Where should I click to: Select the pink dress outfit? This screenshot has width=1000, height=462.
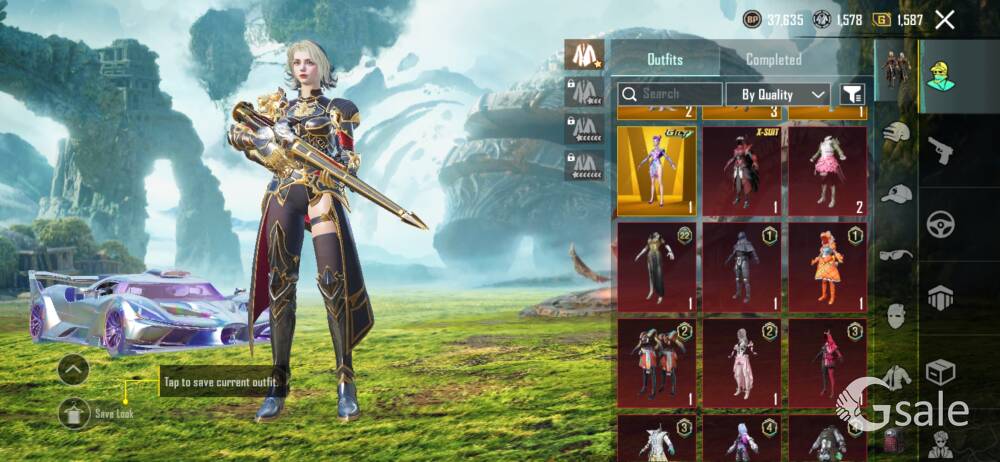pyautogui.click(x=827, y=171)
